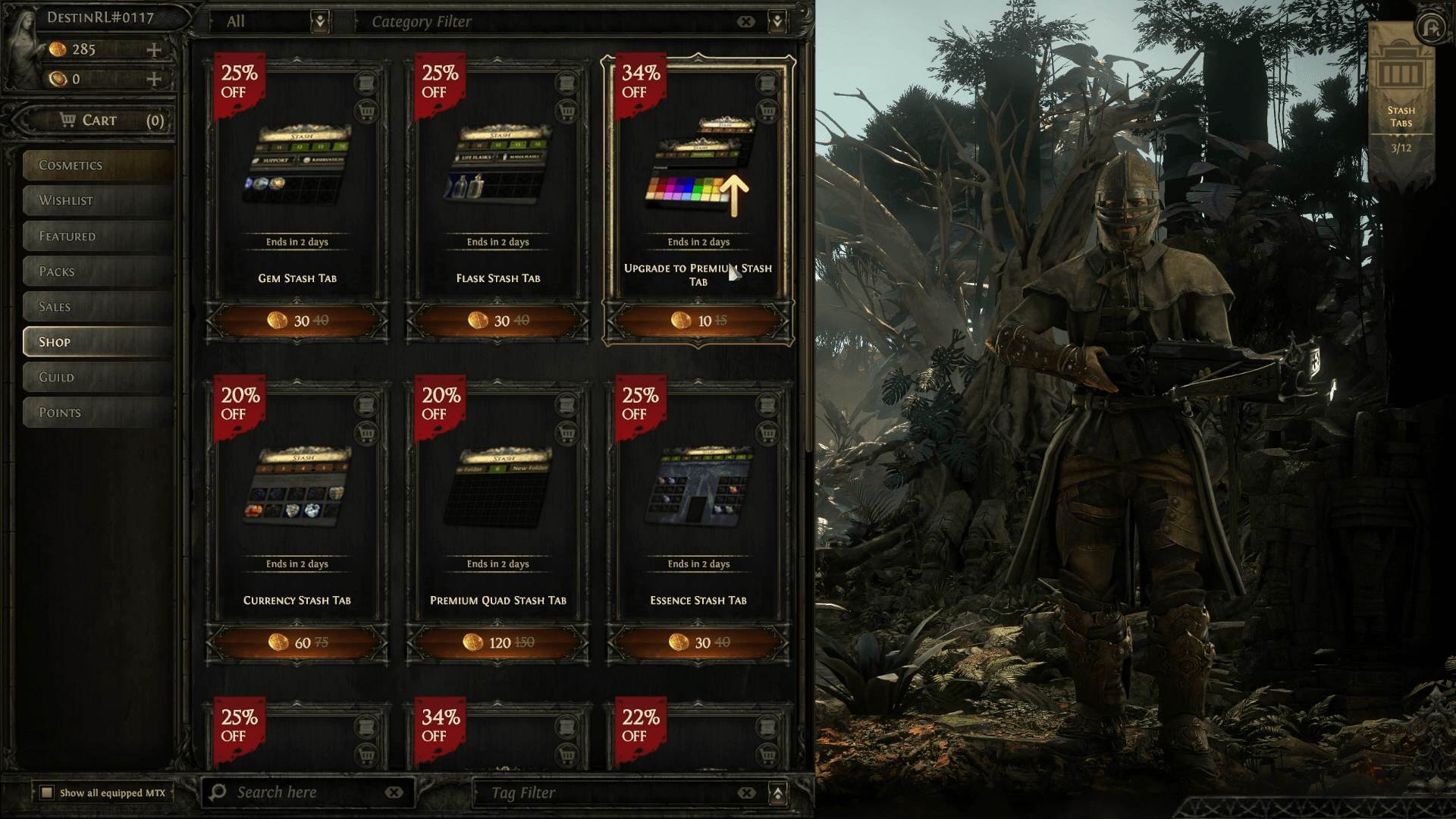Click the Search here field
Image resolution: width=1456 pixels, height=819 pixels.
point(303,792)
